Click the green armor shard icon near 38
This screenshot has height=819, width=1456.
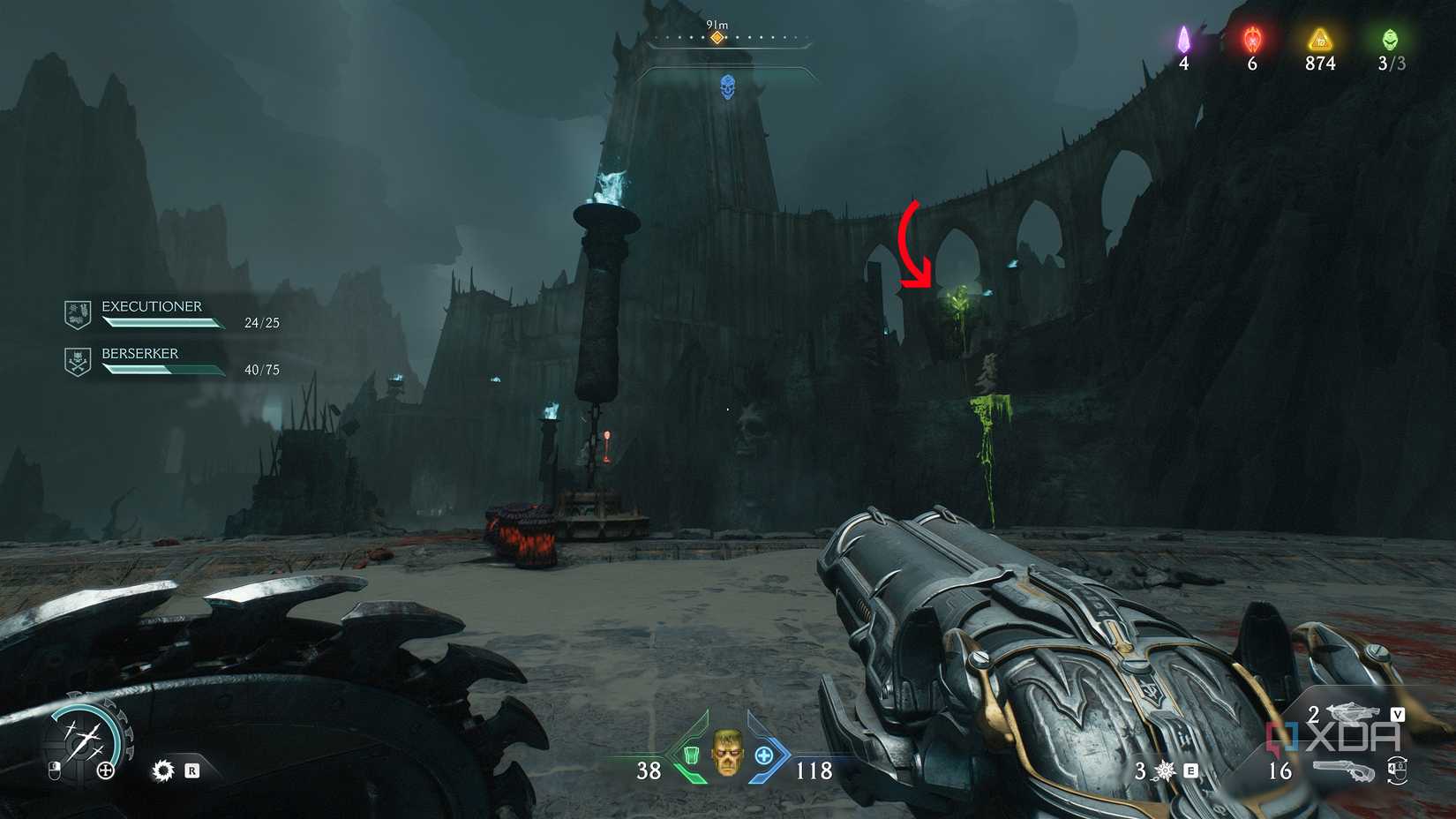click(694, 756)
